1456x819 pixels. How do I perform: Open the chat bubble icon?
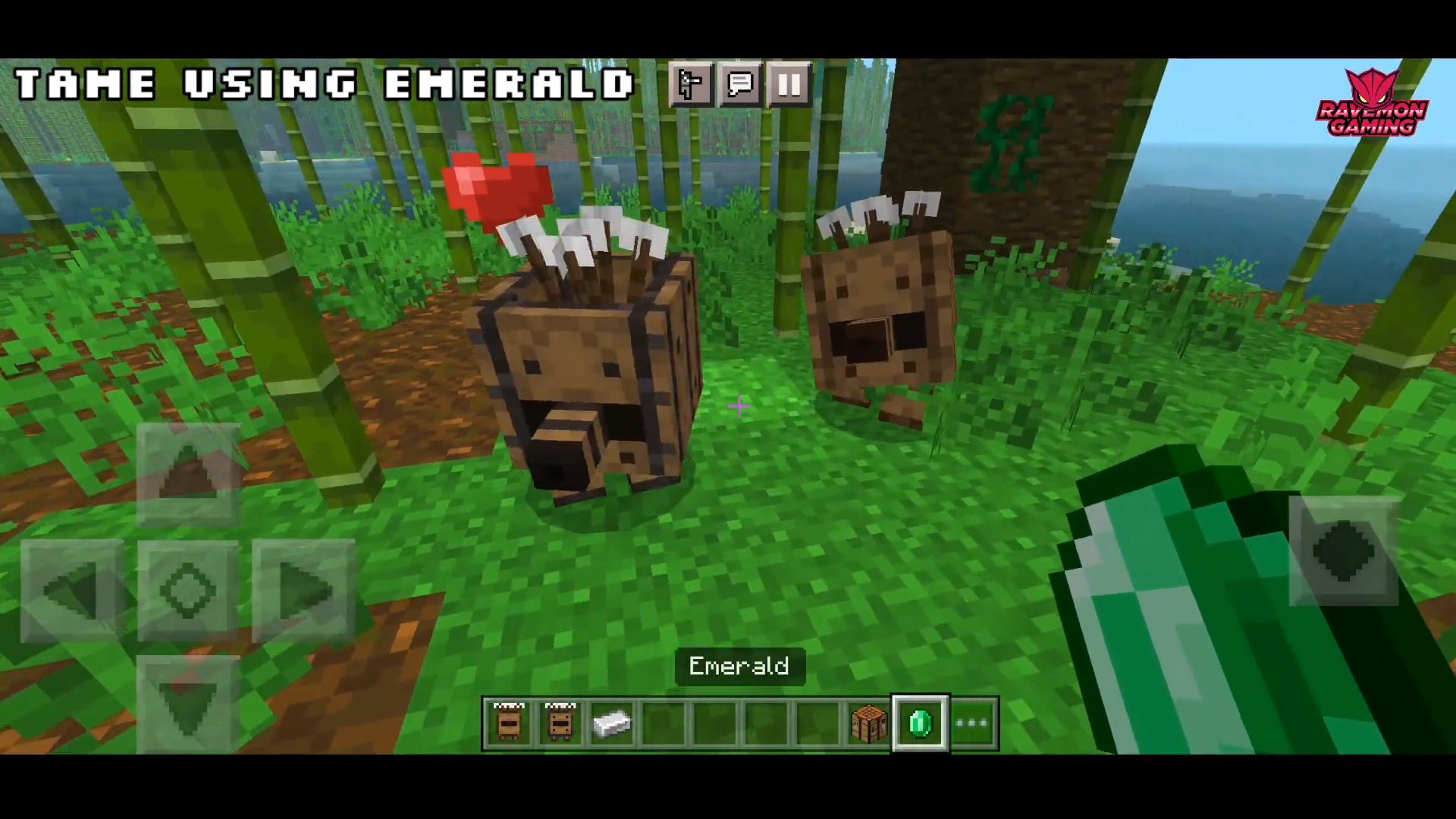(x=739, y=85)
